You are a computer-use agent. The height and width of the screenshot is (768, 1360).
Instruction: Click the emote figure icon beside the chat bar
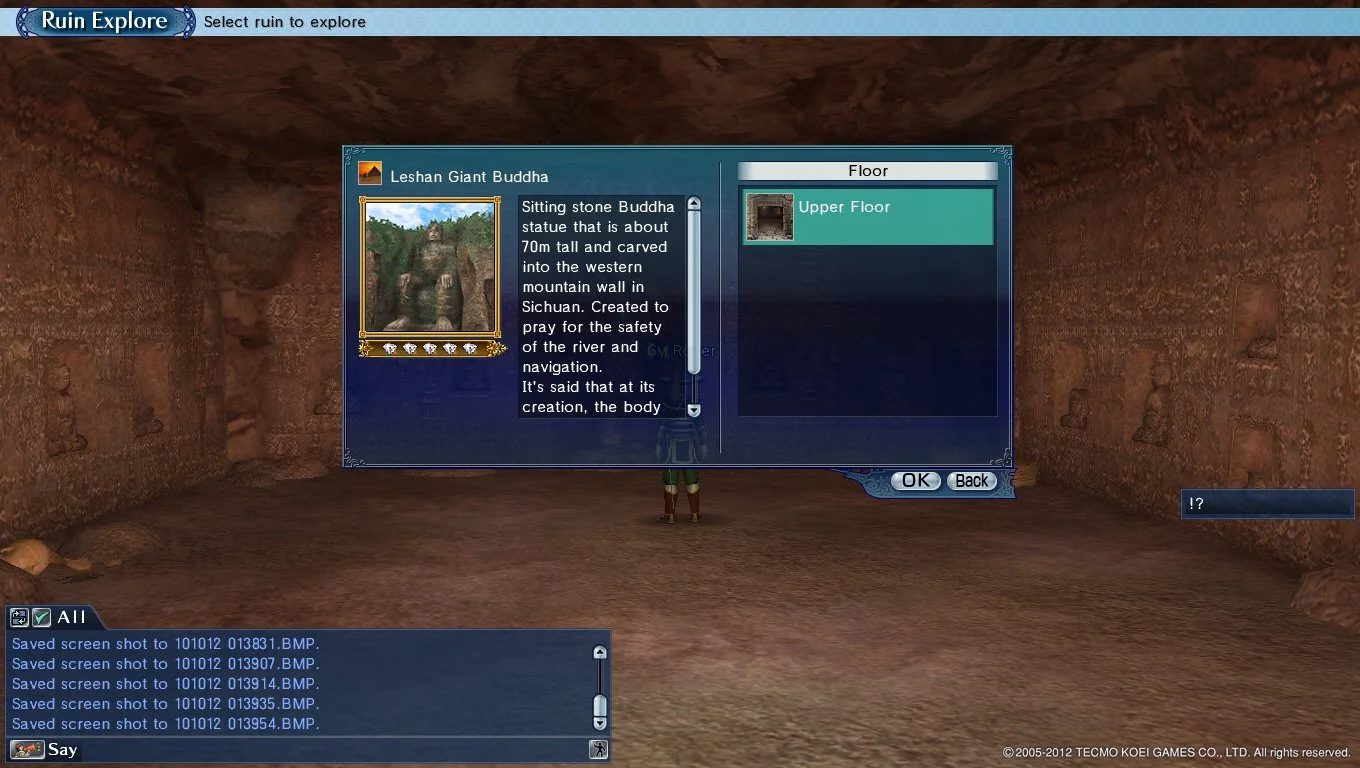597,748
